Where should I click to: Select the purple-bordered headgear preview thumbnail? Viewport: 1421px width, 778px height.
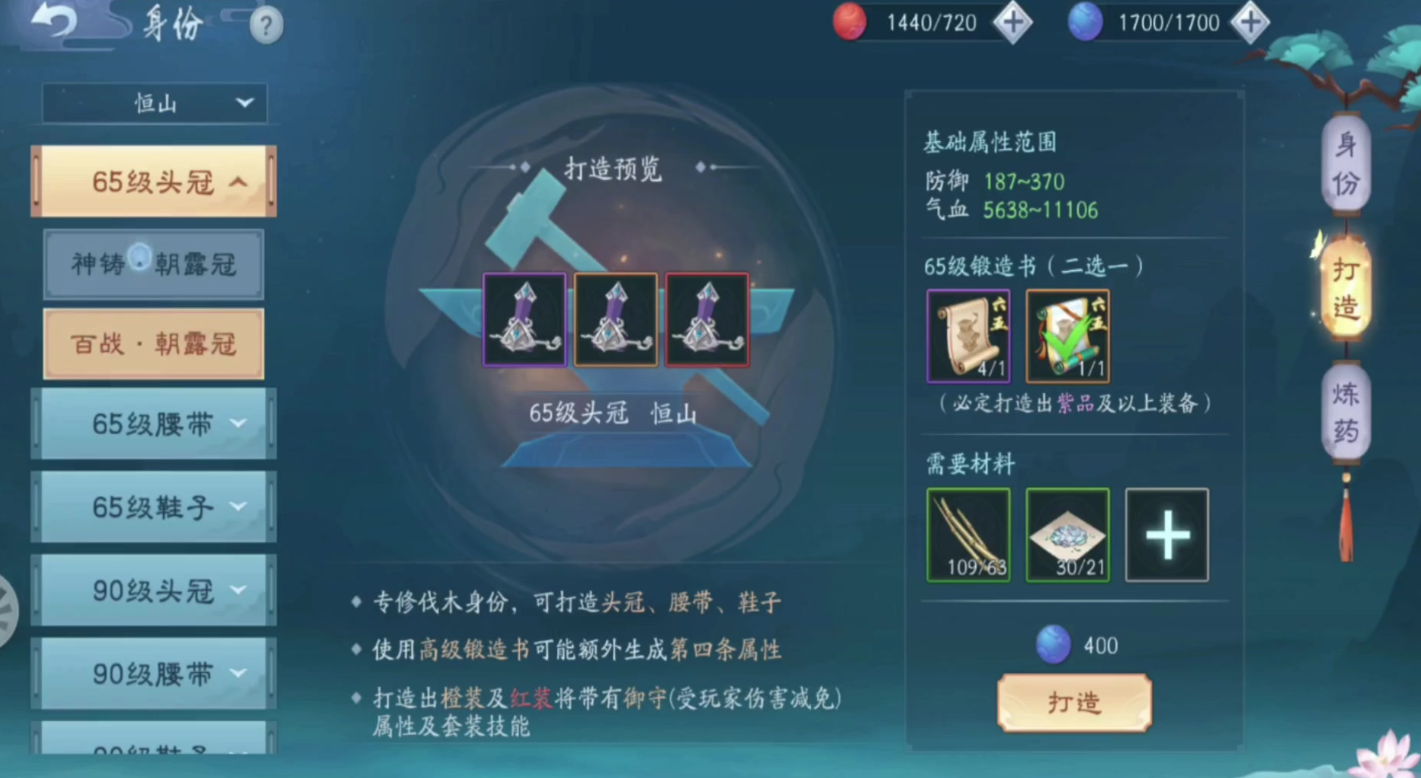click(524, 319)
